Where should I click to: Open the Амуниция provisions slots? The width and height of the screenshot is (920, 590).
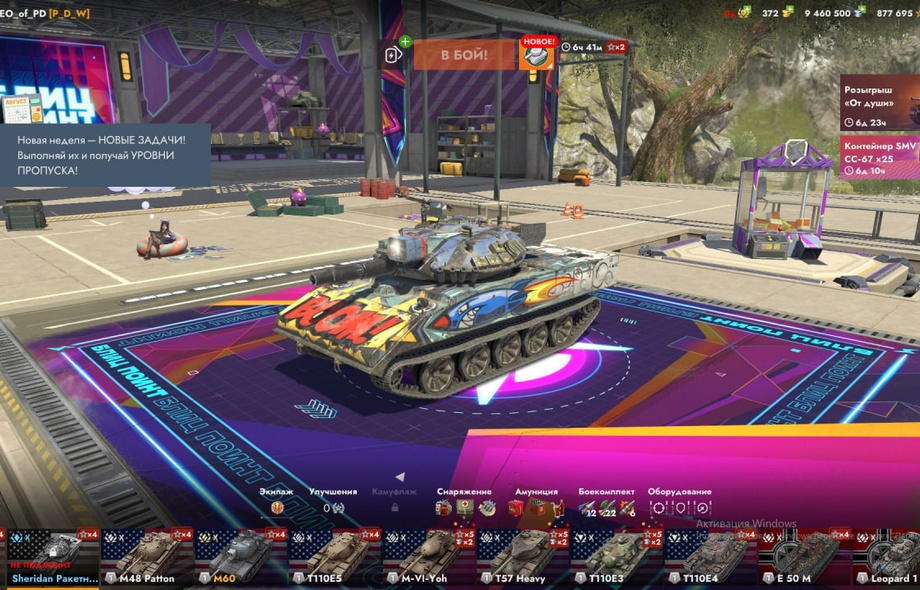point(536,502)
